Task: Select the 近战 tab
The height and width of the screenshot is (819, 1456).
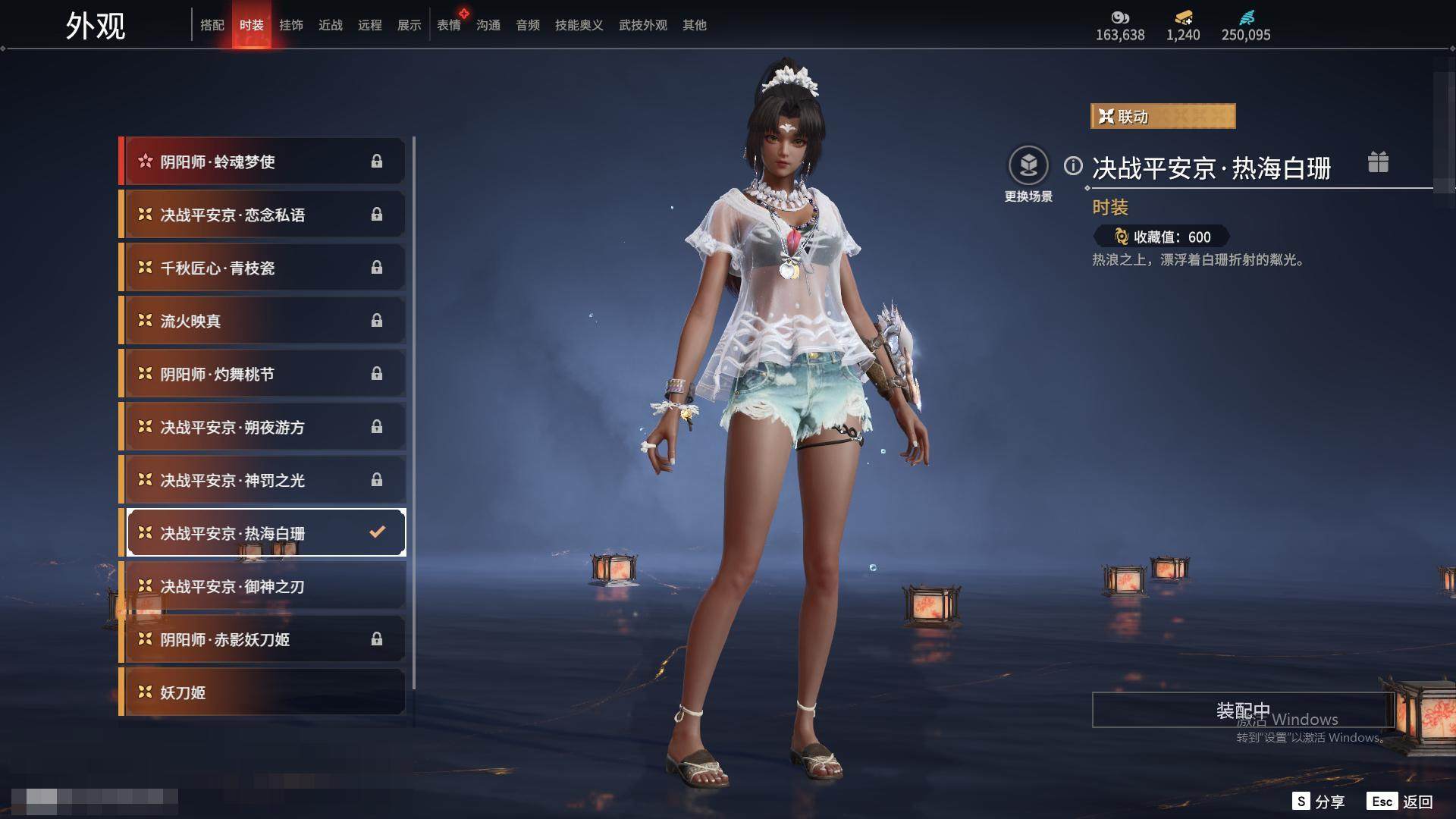Action: (x=331, y=25)
